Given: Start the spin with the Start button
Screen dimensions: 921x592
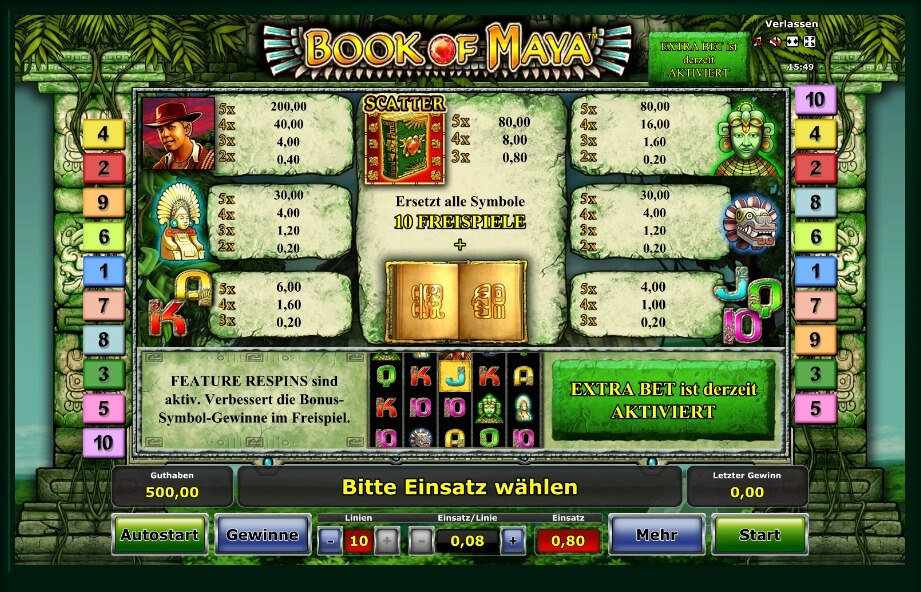Looking at the screenshot, I should point(759,535).
